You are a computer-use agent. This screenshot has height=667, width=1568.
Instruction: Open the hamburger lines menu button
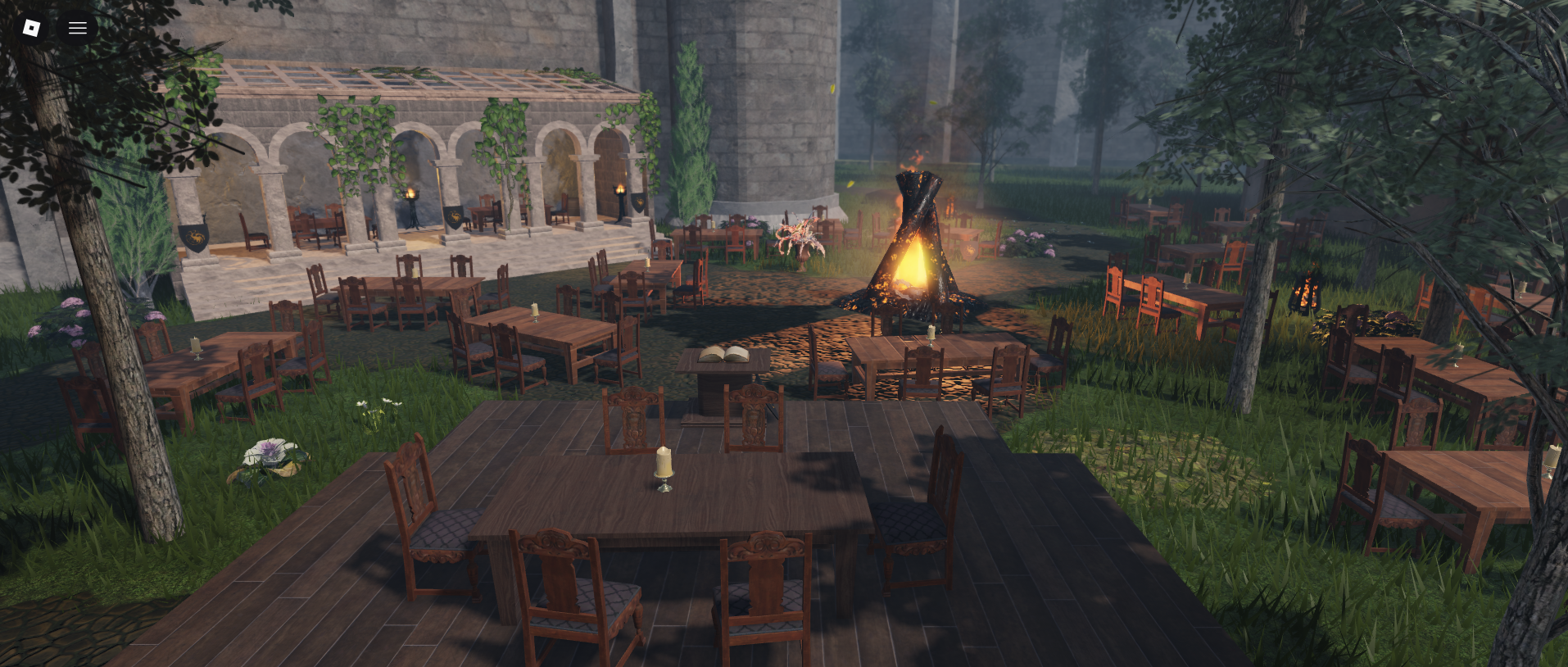78,28
